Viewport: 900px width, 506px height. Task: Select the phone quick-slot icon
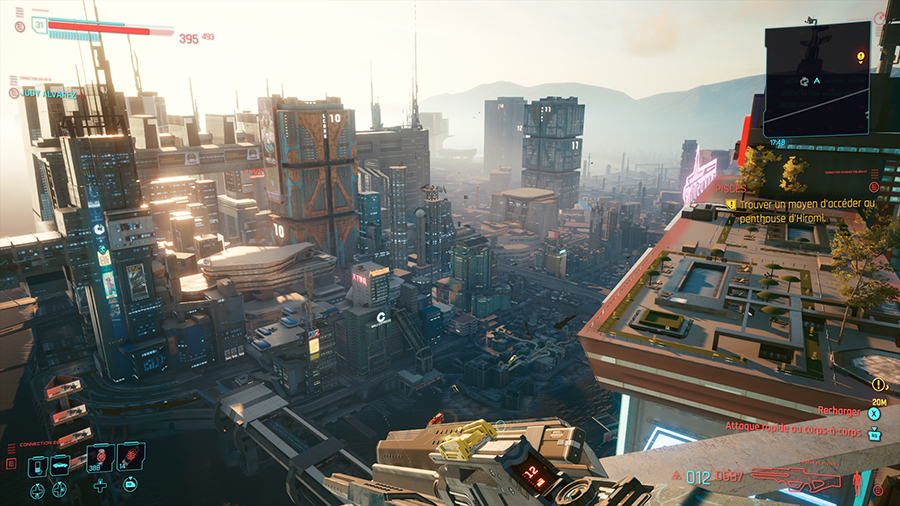(37, 466)
